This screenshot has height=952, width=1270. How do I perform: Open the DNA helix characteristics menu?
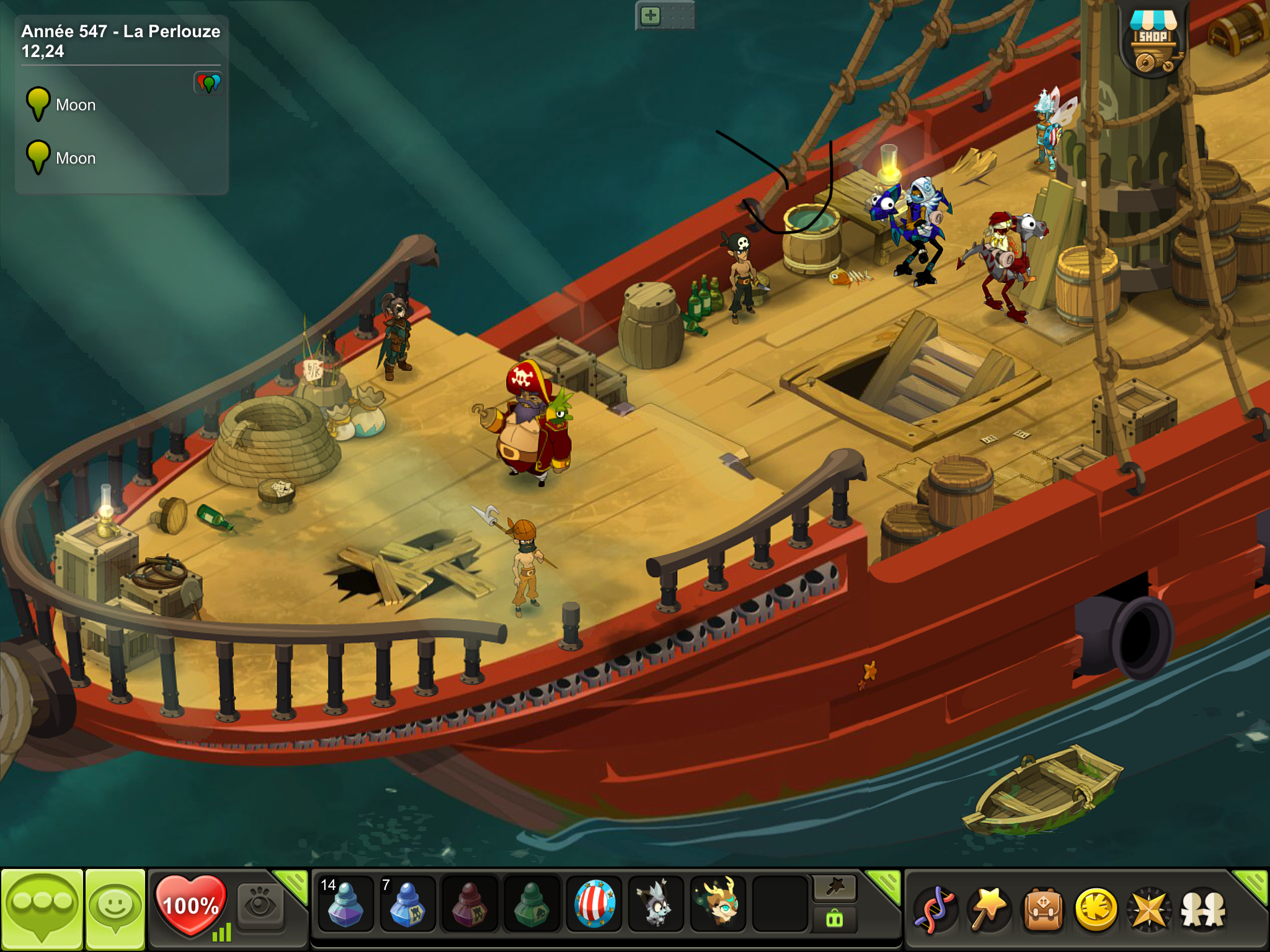(x=935, y=910)
